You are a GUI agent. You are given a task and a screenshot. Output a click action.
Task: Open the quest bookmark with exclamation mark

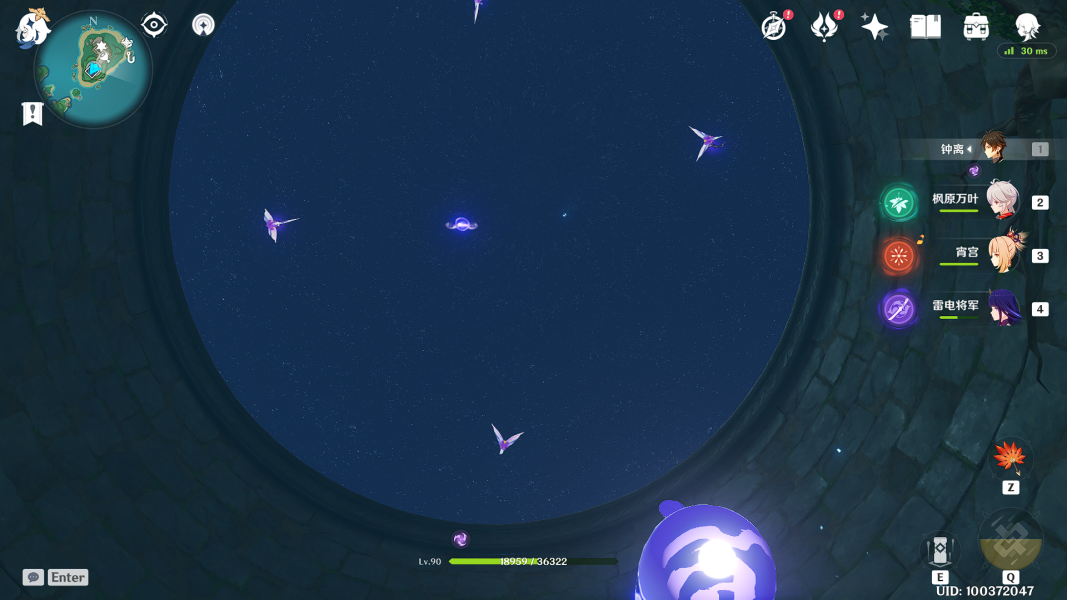pyautogui.click(x=32, y=114)
